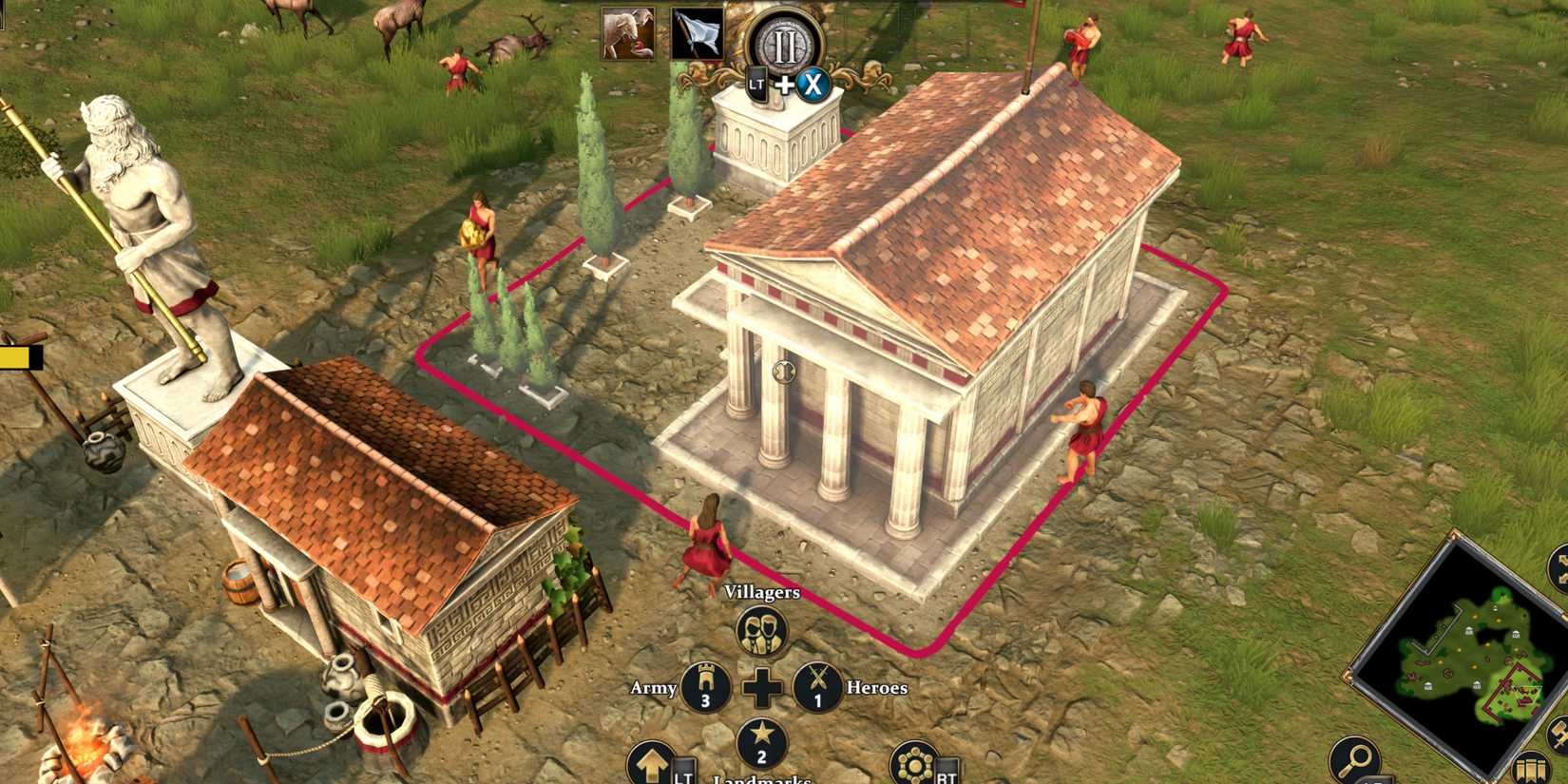Click the Villagers label text

click(760, 595)
